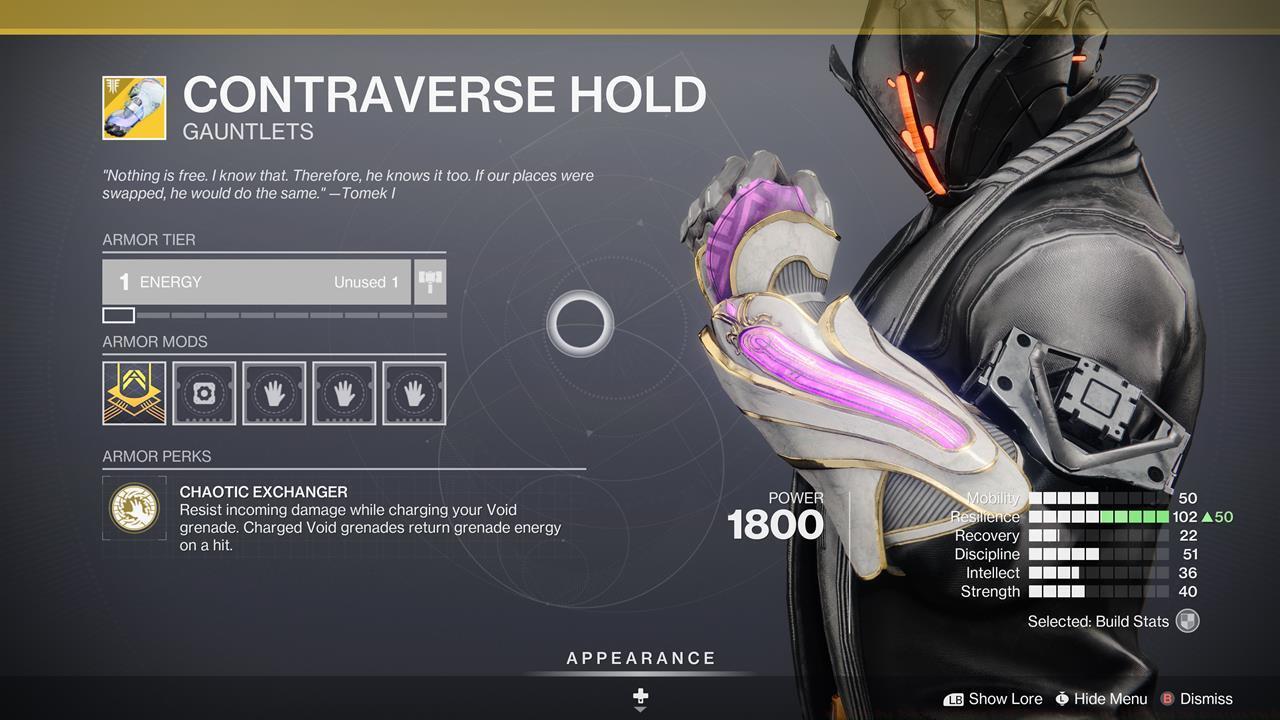The width and height of the screenshot is (1280, 720).
Task: Open the second armor mod socket
Action: coord(204,392)
